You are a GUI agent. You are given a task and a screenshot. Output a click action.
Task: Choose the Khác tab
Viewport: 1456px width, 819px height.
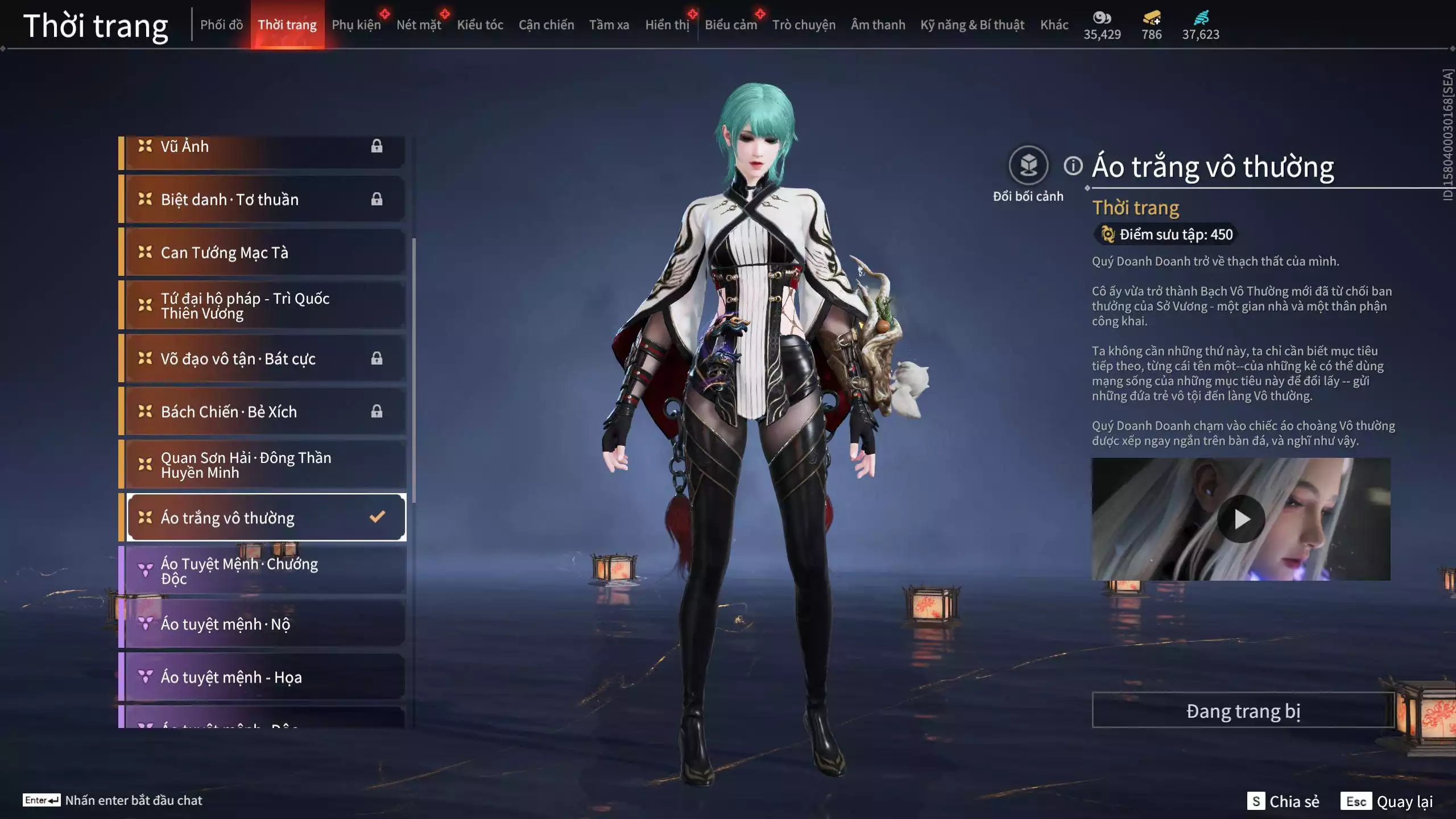tap(1054, 25)
